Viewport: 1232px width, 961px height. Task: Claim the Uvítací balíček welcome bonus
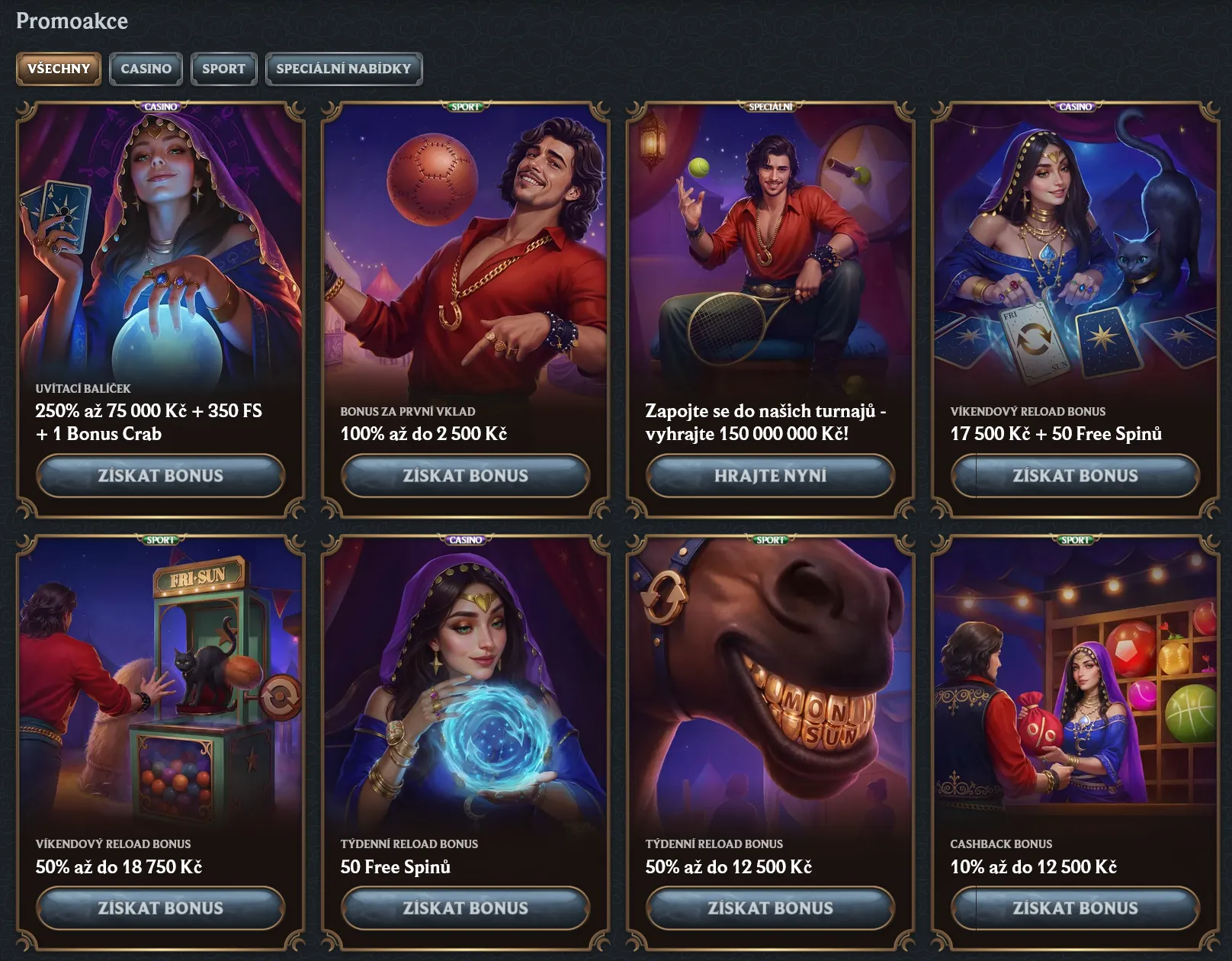pyautogui.click(x=160, y=475)
